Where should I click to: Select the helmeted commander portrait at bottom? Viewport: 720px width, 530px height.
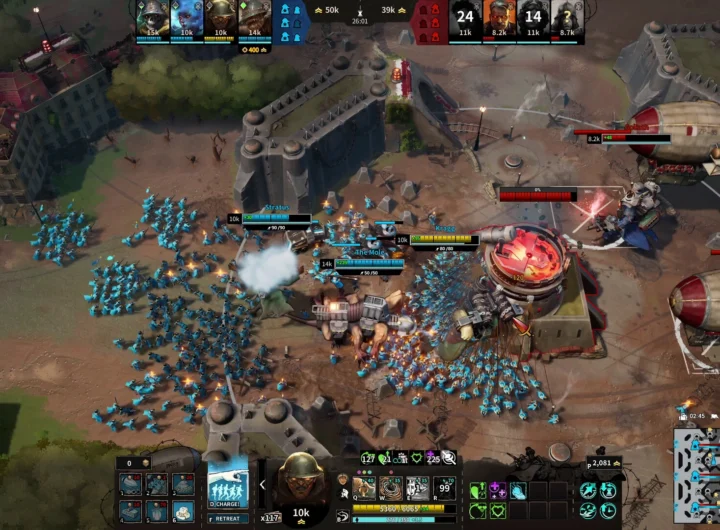(x=300, y=484)
